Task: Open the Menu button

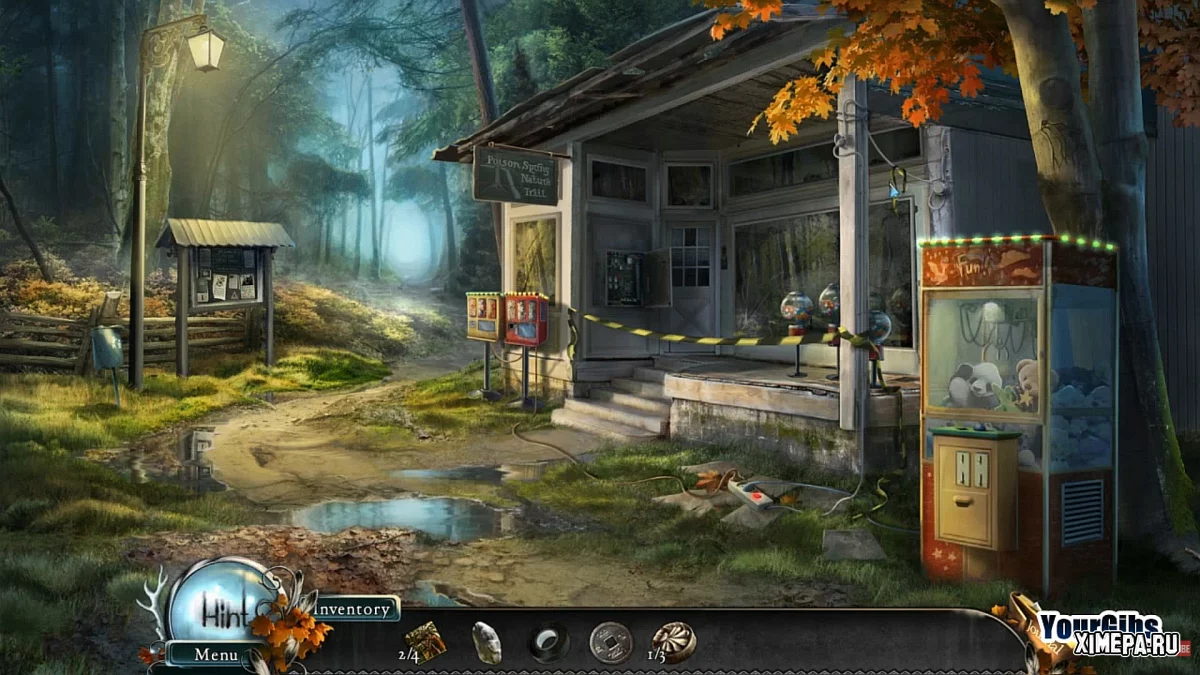Action: click(x=215, y=655)
